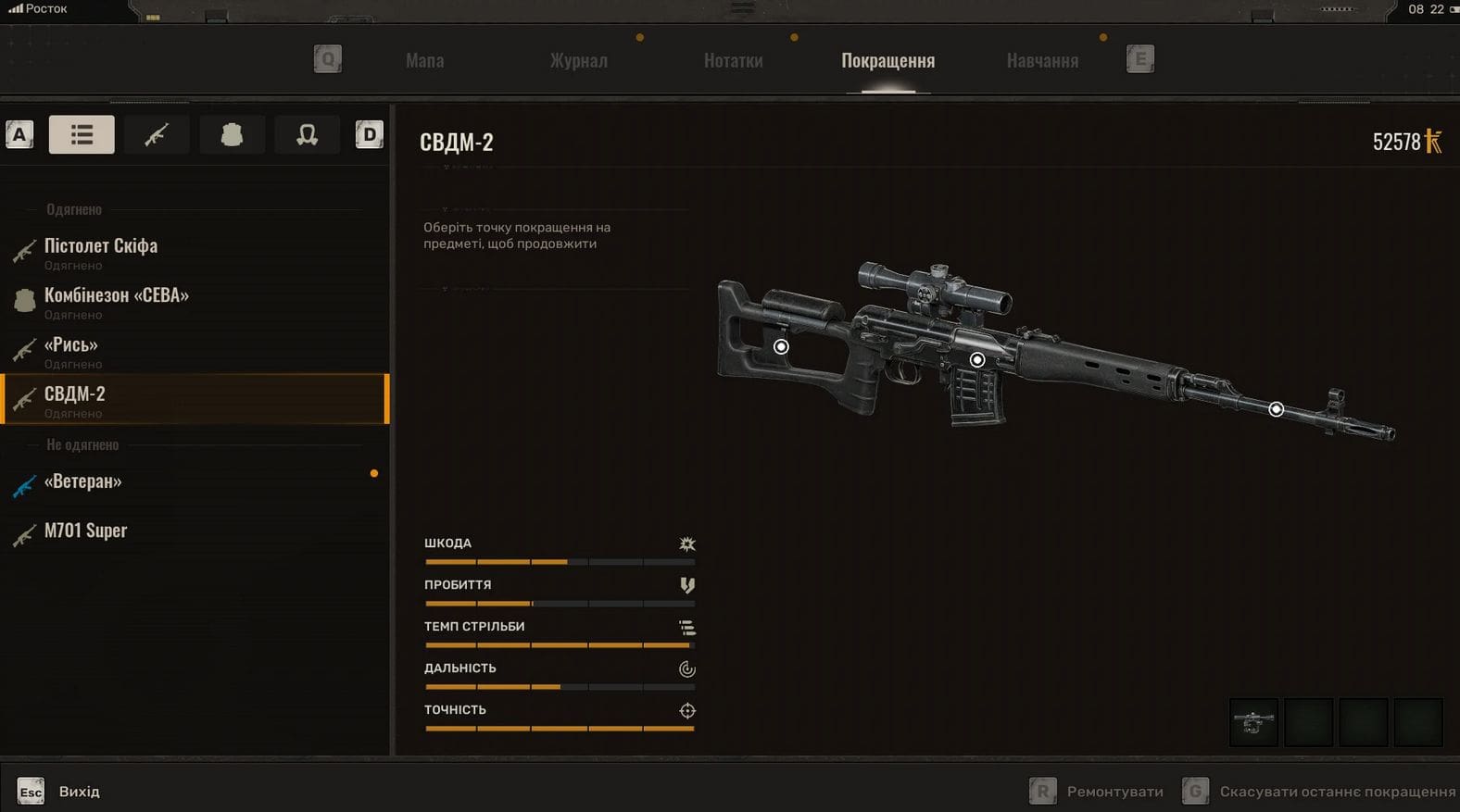This screenshot has width=1460, height=812.
Task: Click the scope attachment slot thumbnail
Action: click(1252, 721)
